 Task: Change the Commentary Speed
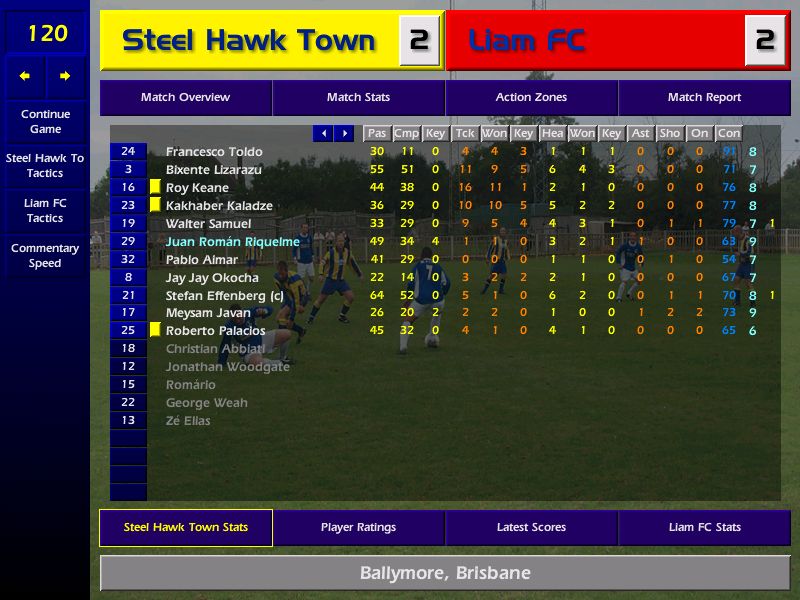(45, 255)
